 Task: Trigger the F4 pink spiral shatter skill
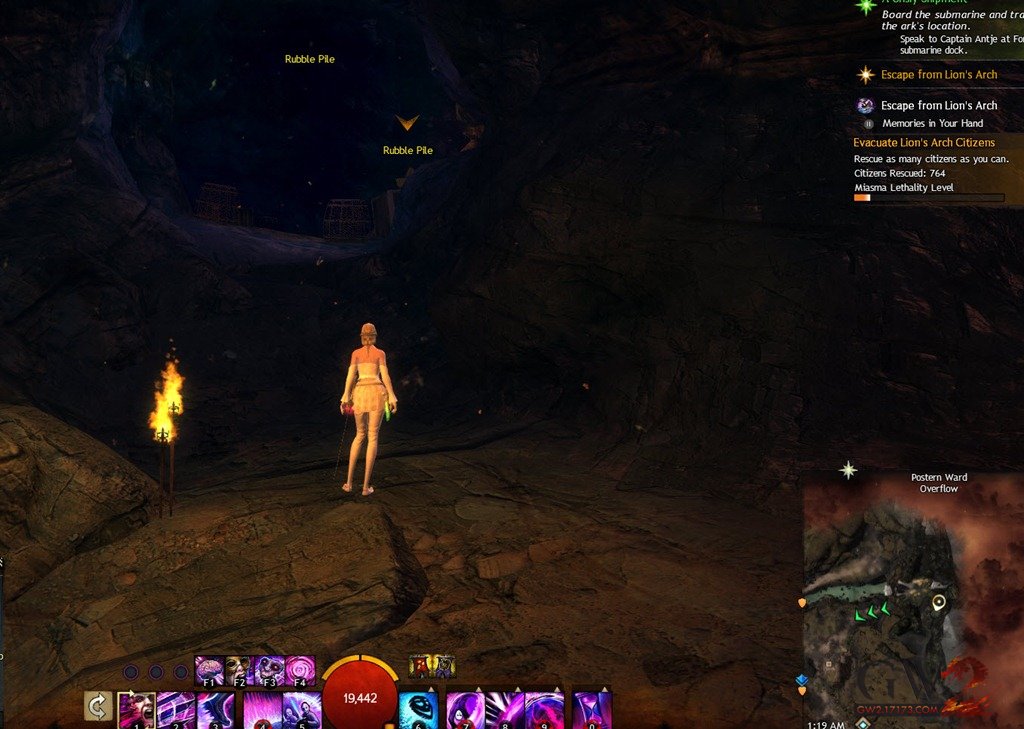[x=300, y=670]
